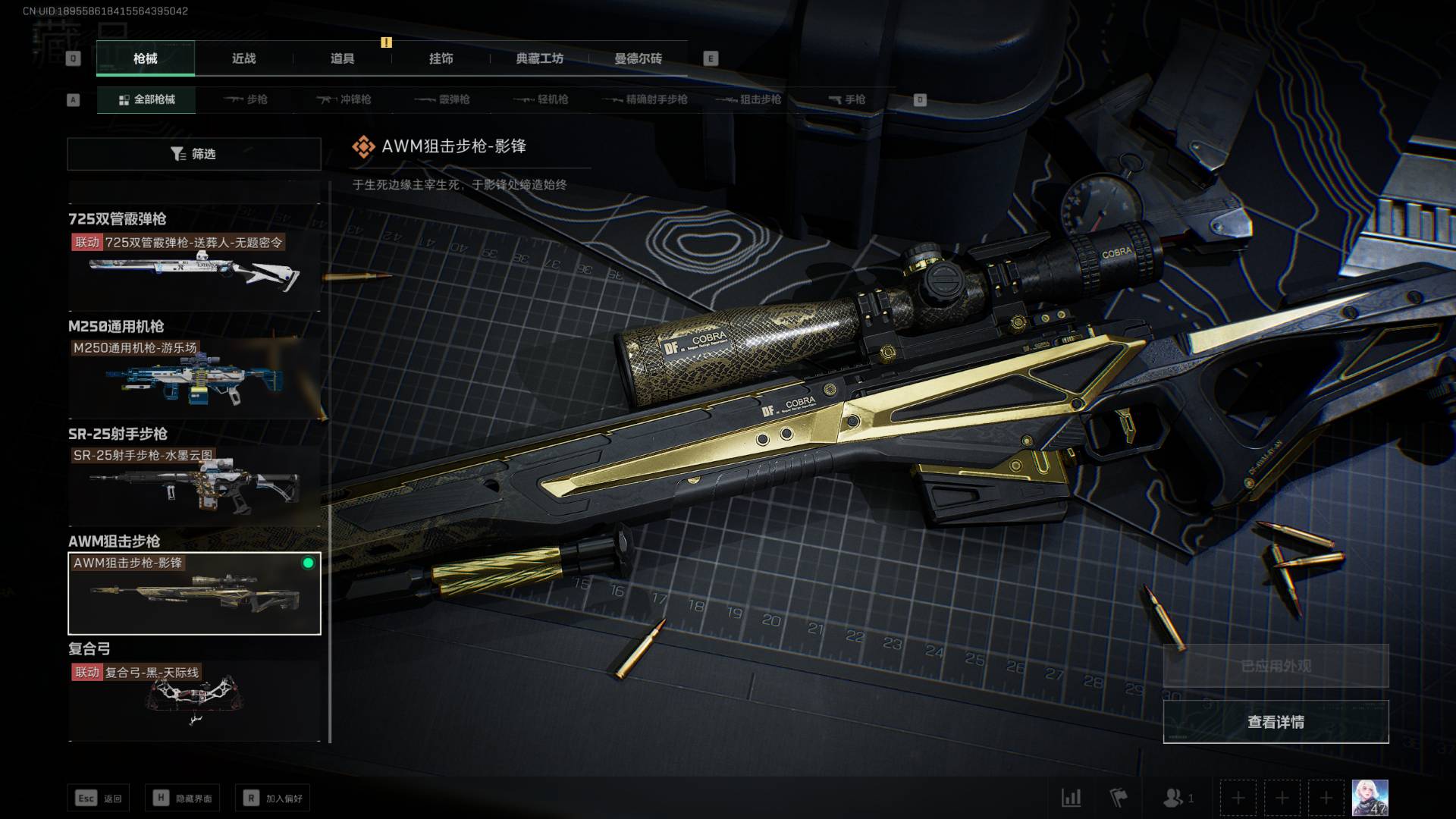Show 精确射手步枪 weapons
The width and height of the screenshot is (1456, 819).
(x=645, y=99)
